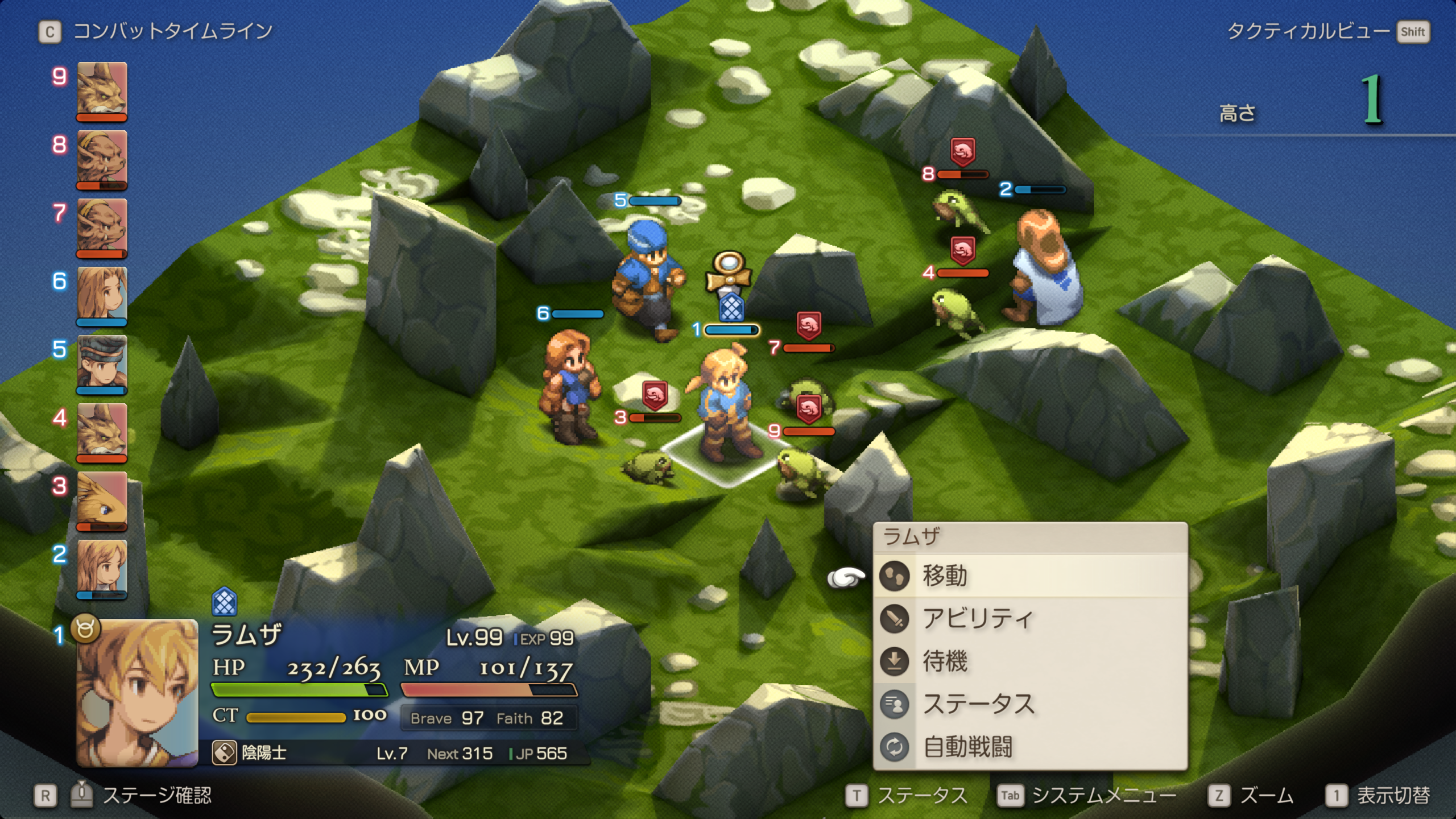Select the ally portrait numbered 2

pos(102,568)
